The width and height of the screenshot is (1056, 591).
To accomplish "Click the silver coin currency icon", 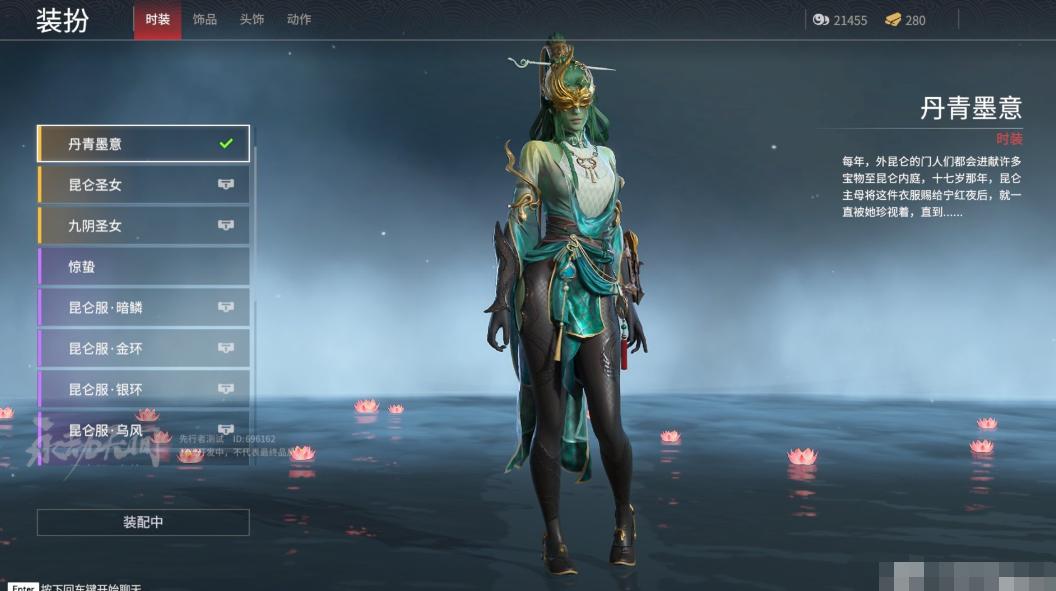I will [821, 20].
